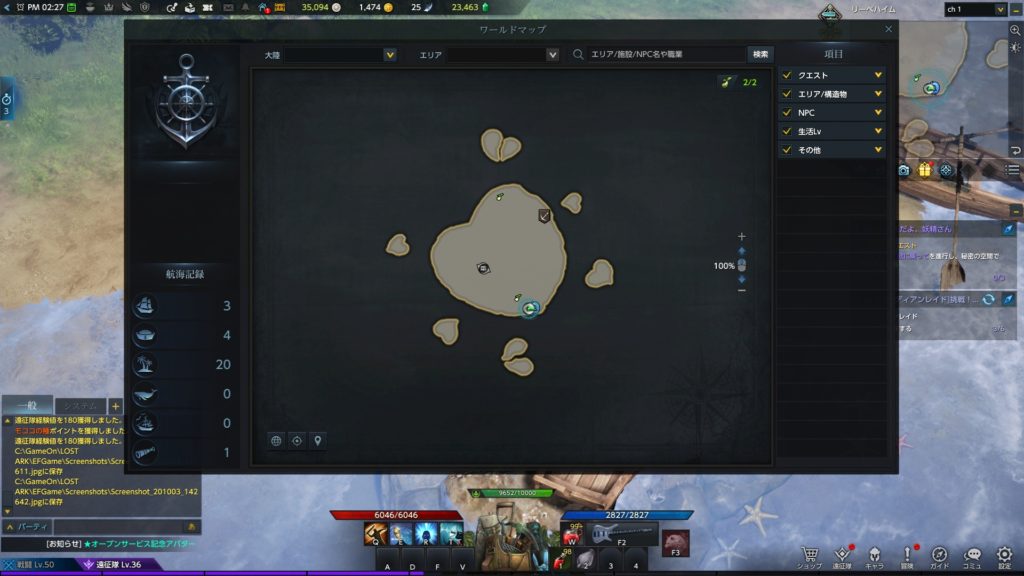The width and height of the screenshot is (1024, 576).
Task: Toggle the NPC filter checkbox
Action: click(x=787, y=113)
